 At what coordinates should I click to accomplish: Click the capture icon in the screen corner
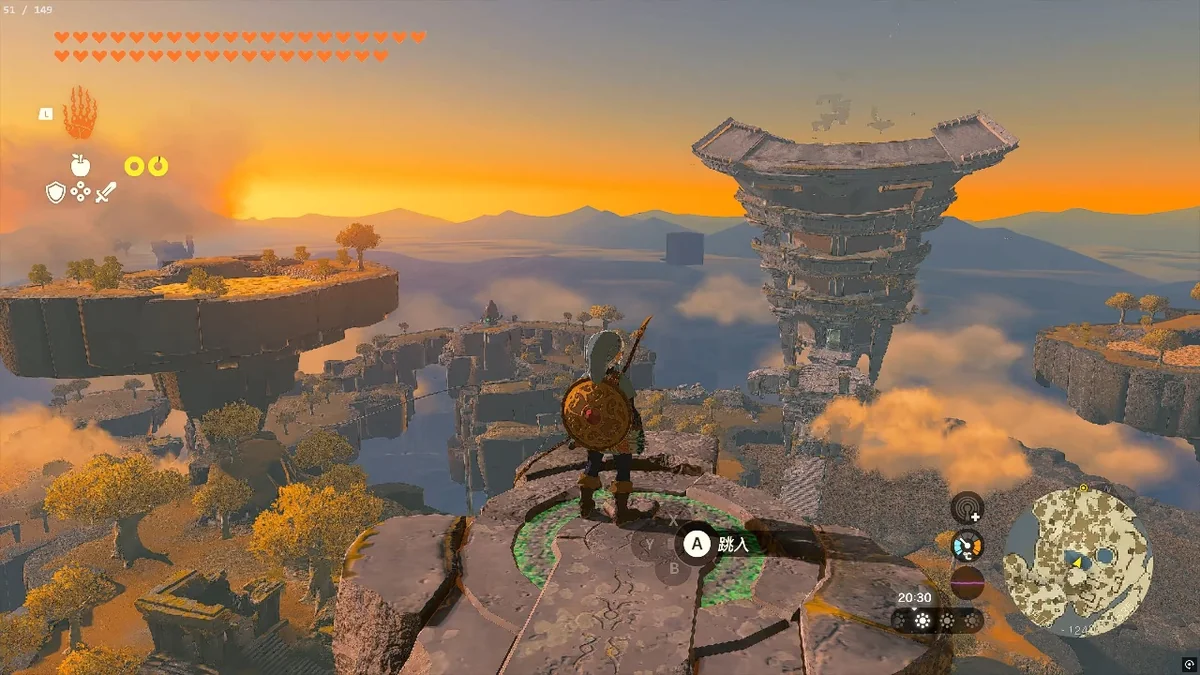point(1189,664)
